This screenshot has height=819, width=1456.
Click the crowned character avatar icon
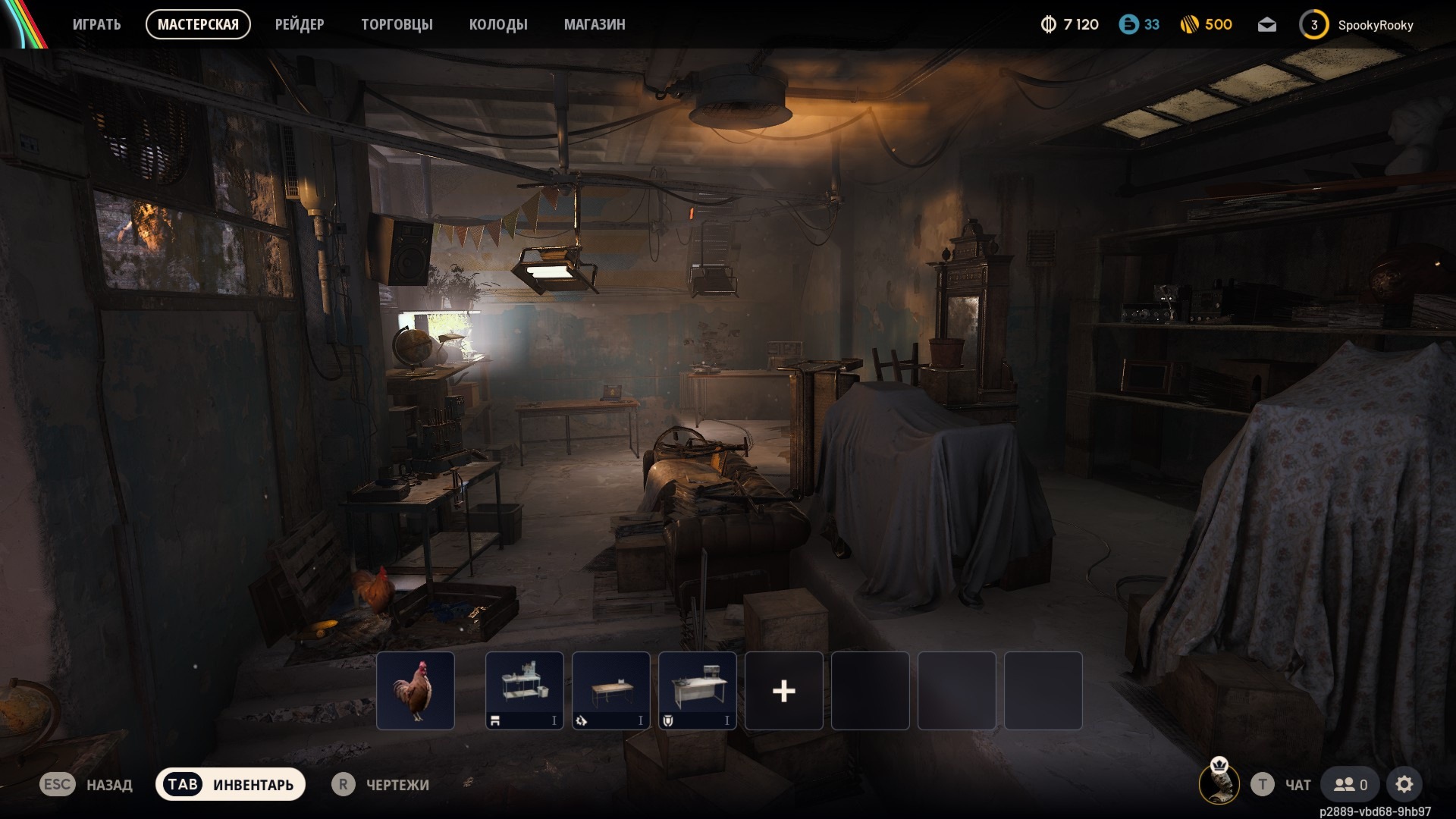[1219, 782]
